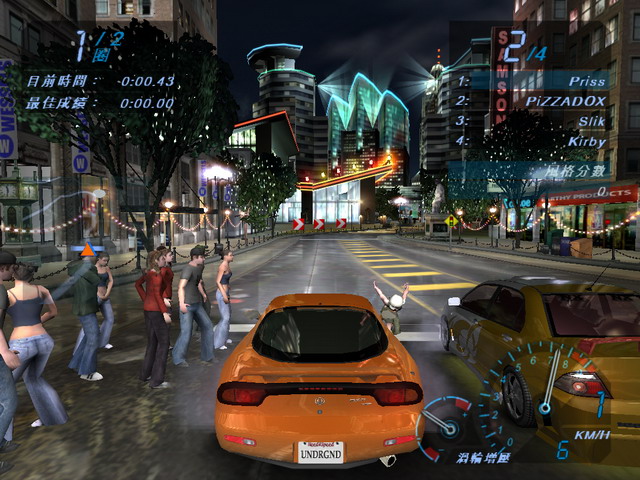The image size is (640, 480).
Task: Choose PiZZADOX's row in the standings list
Action: coord(532,101)
